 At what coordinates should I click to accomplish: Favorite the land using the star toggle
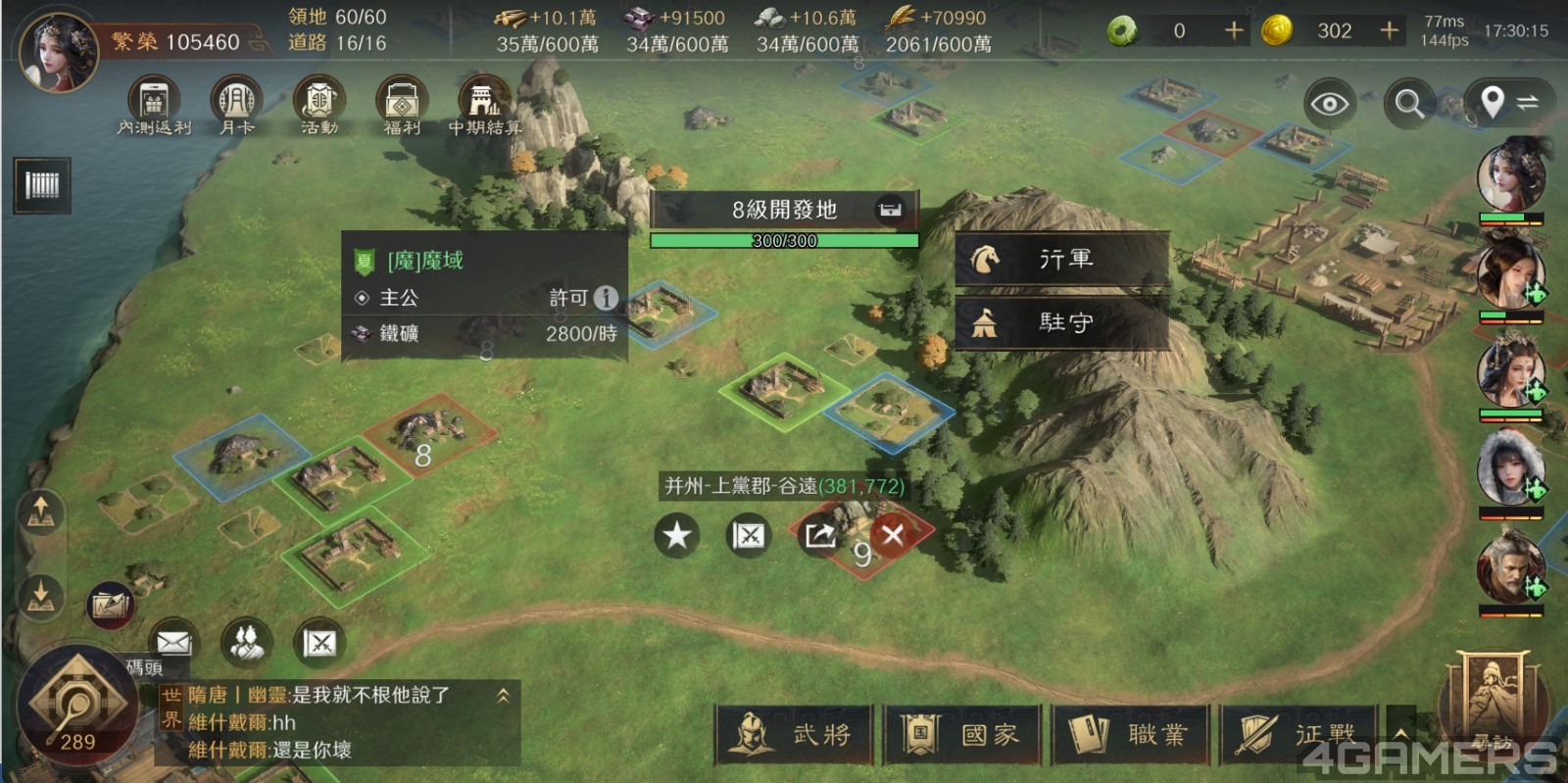coord(676,537)
